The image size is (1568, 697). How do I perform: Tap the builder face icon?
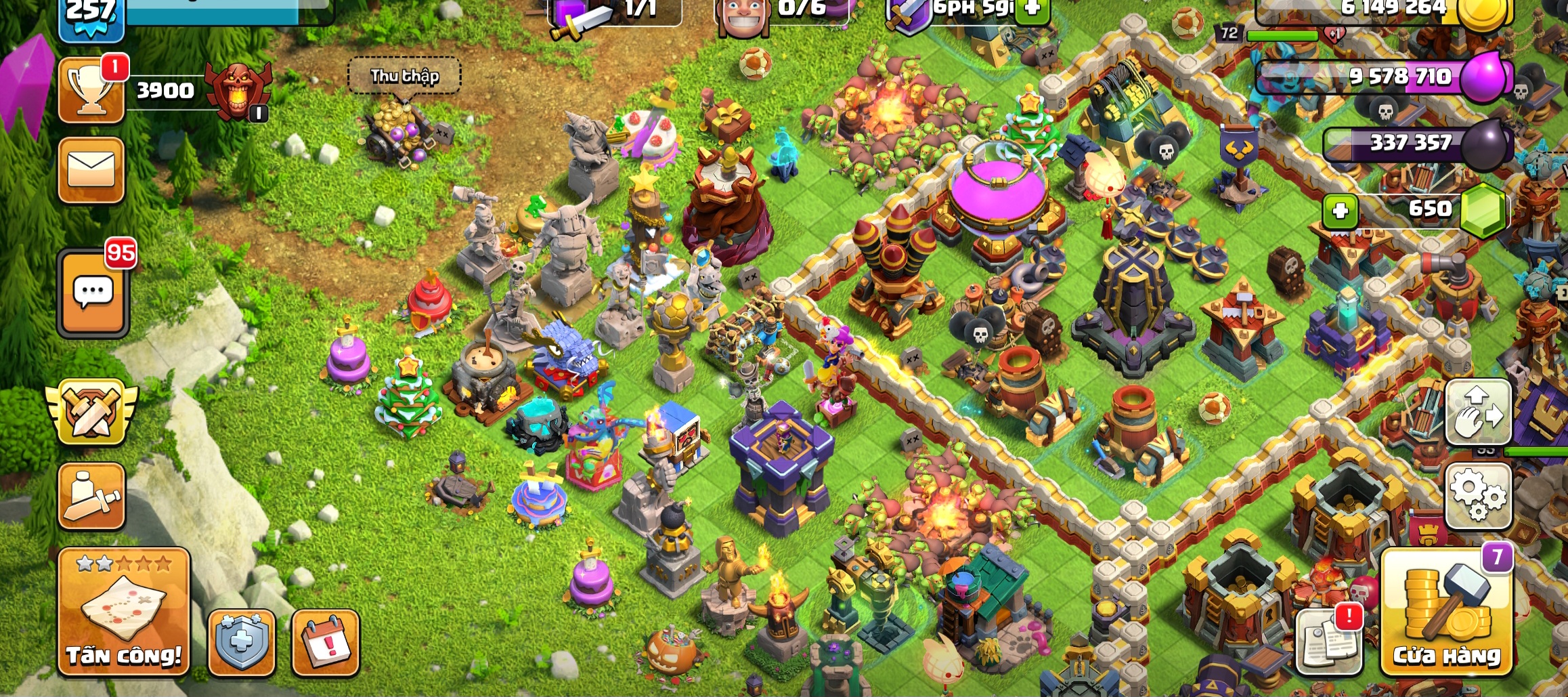point(743,15)
